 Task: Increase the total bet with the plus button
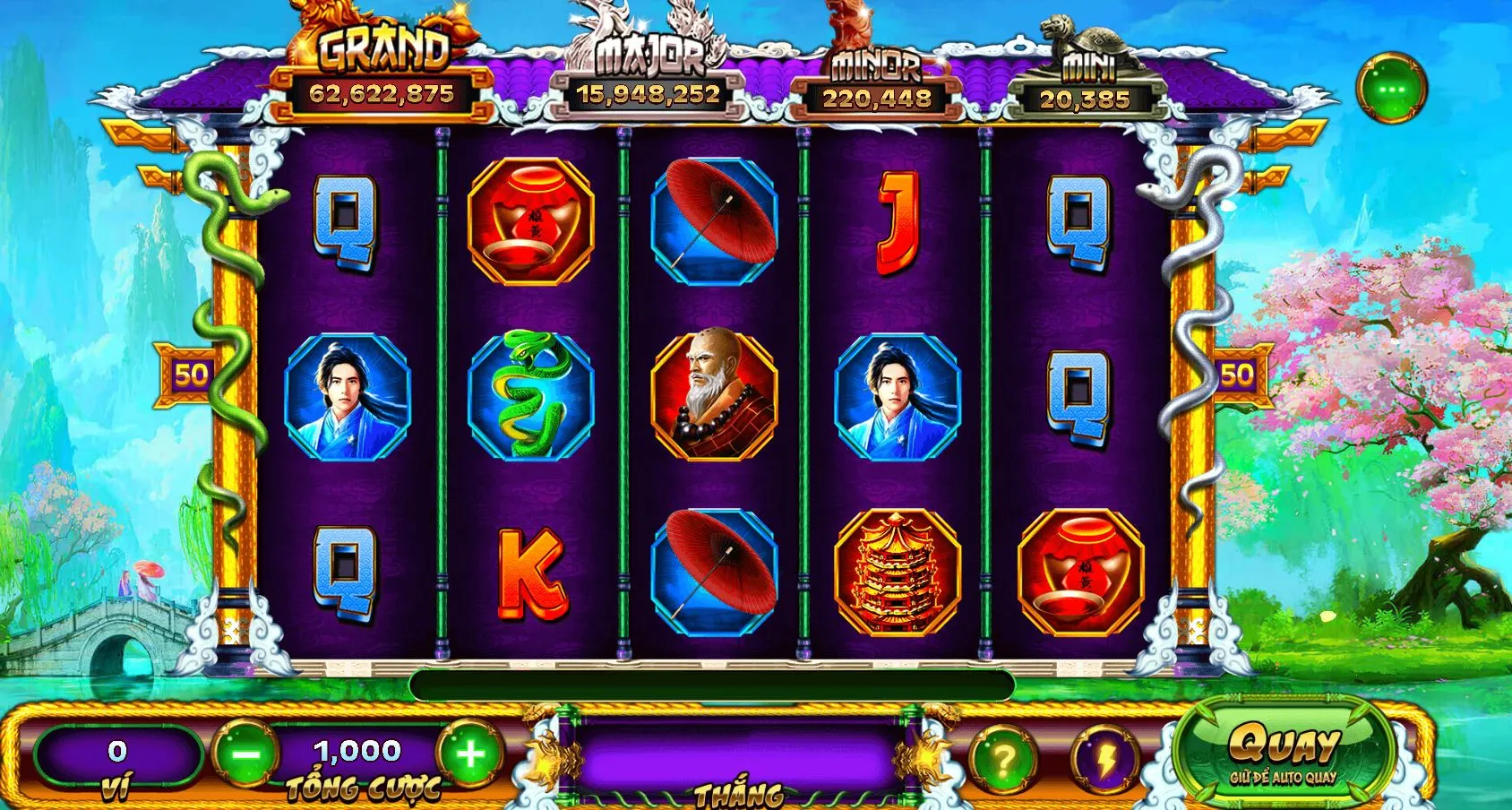click(470, 754)
